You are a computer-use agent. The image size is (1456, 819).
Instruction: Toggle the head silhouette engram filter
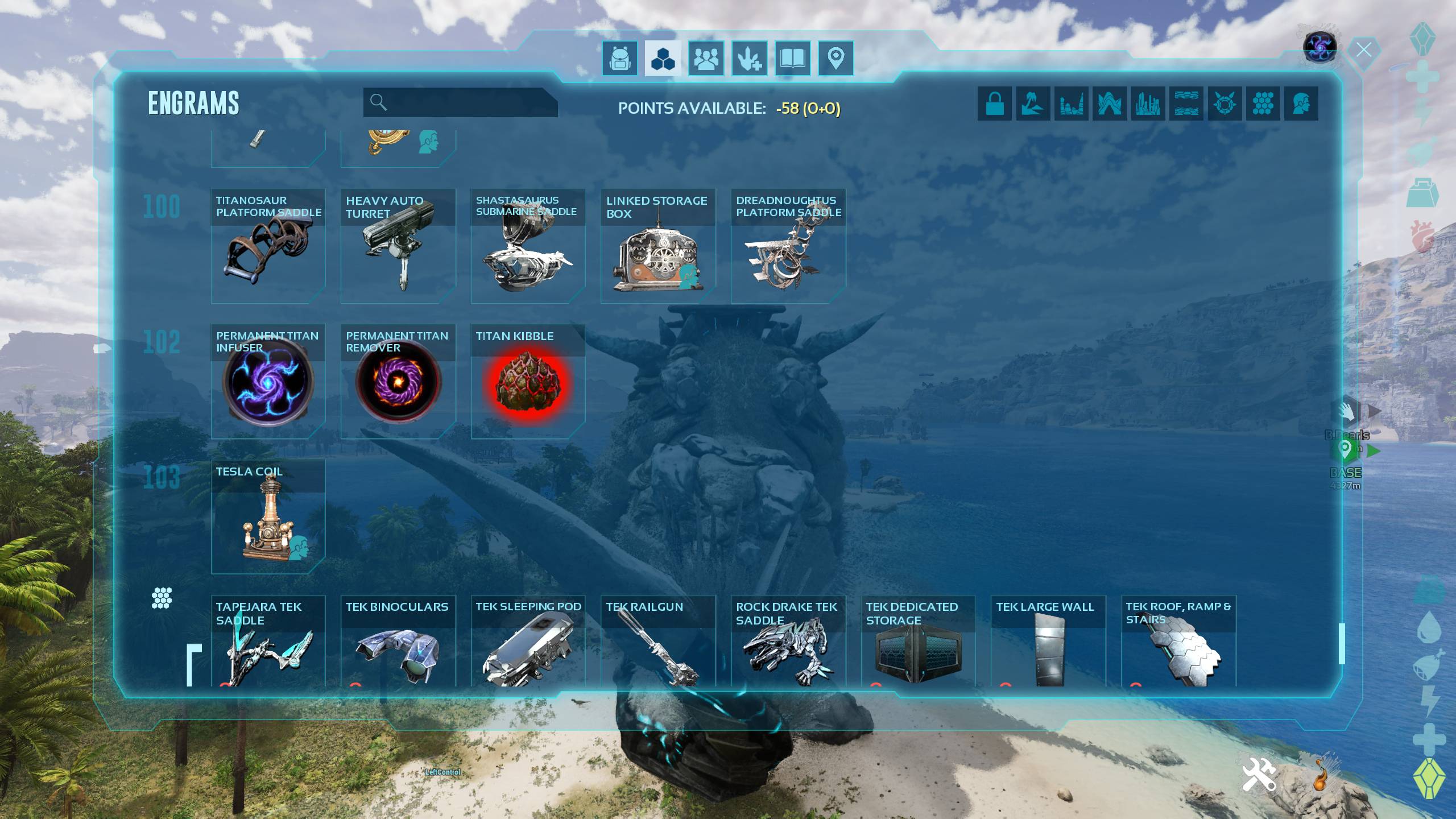[1301, 104]
